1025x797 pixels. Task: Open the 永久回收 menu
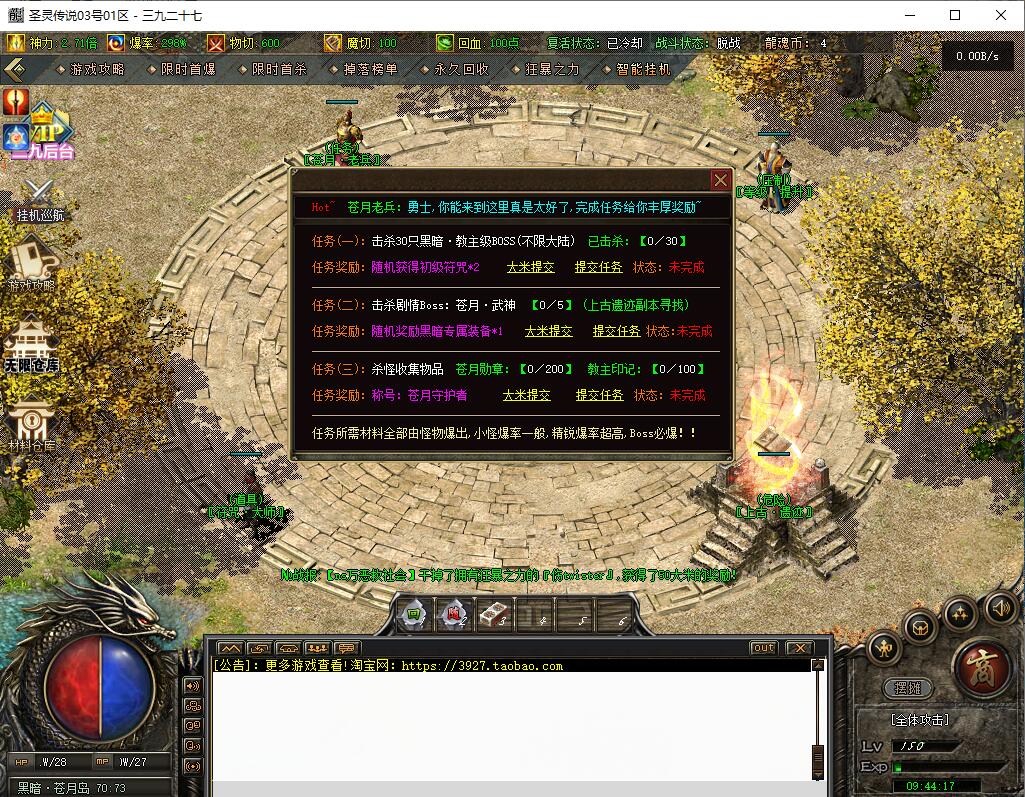pos(461,69)
